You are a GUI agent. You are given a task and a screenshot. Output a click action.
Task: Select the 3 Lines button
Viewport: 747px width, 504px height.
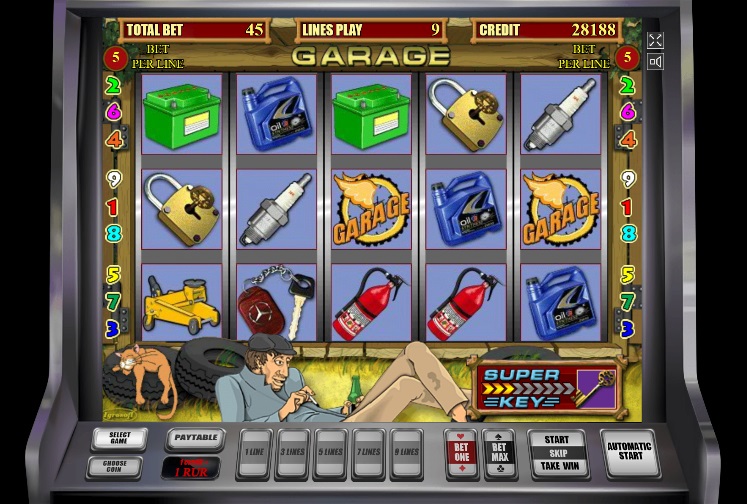[x=292, y=453]
